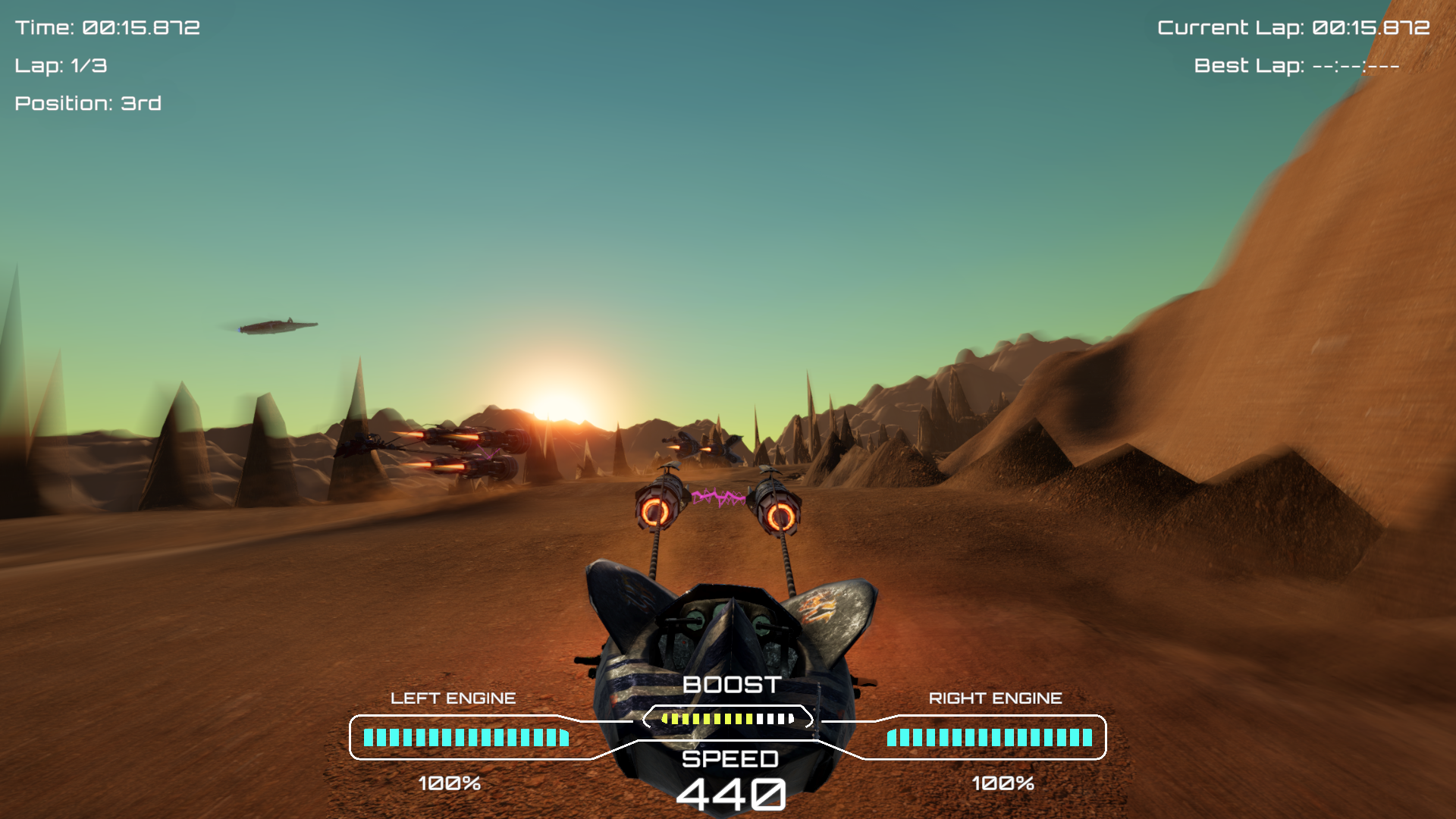
Task: Open the Lap 1/3 counter
Action: point(61,66)
